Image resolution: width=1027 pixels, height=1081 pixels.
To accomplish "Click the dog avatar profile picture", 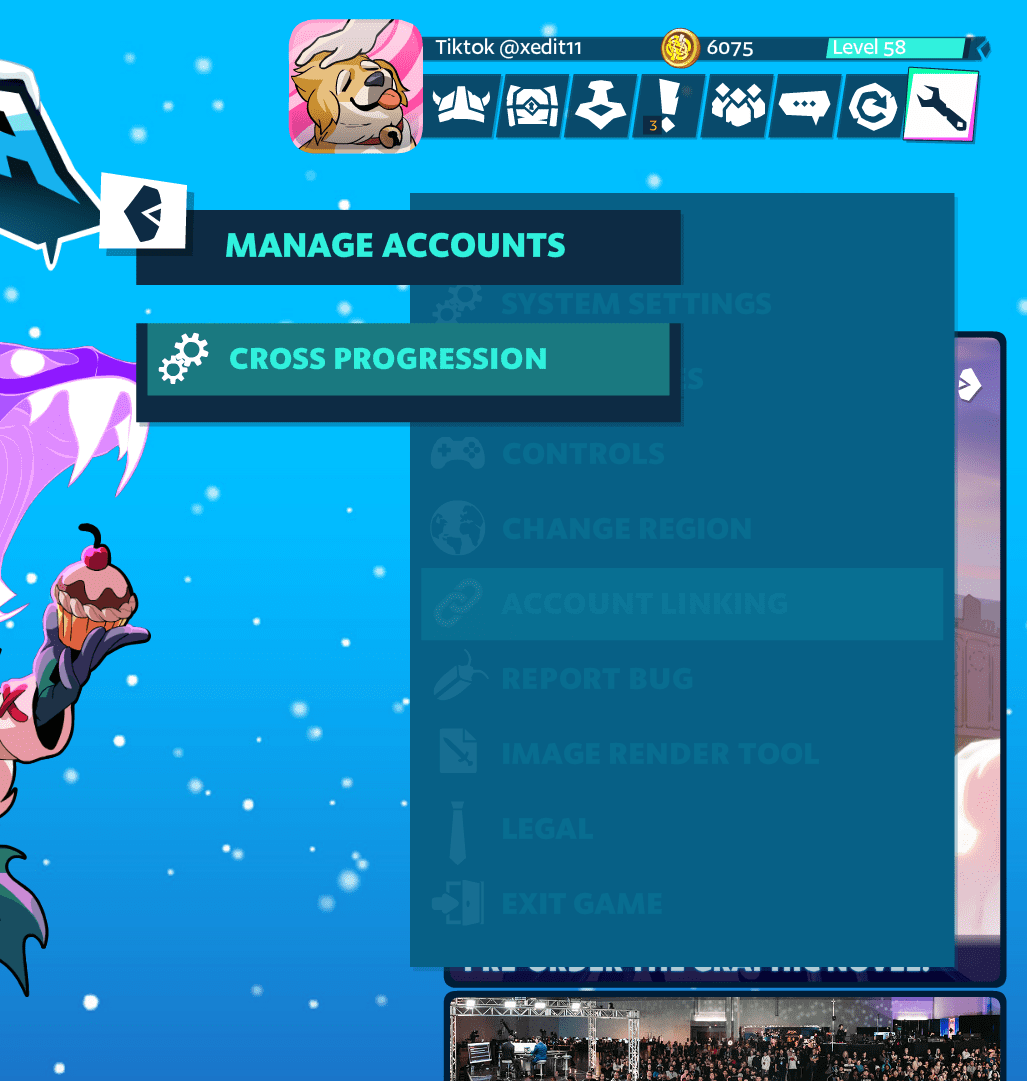I will click(356, 86).
